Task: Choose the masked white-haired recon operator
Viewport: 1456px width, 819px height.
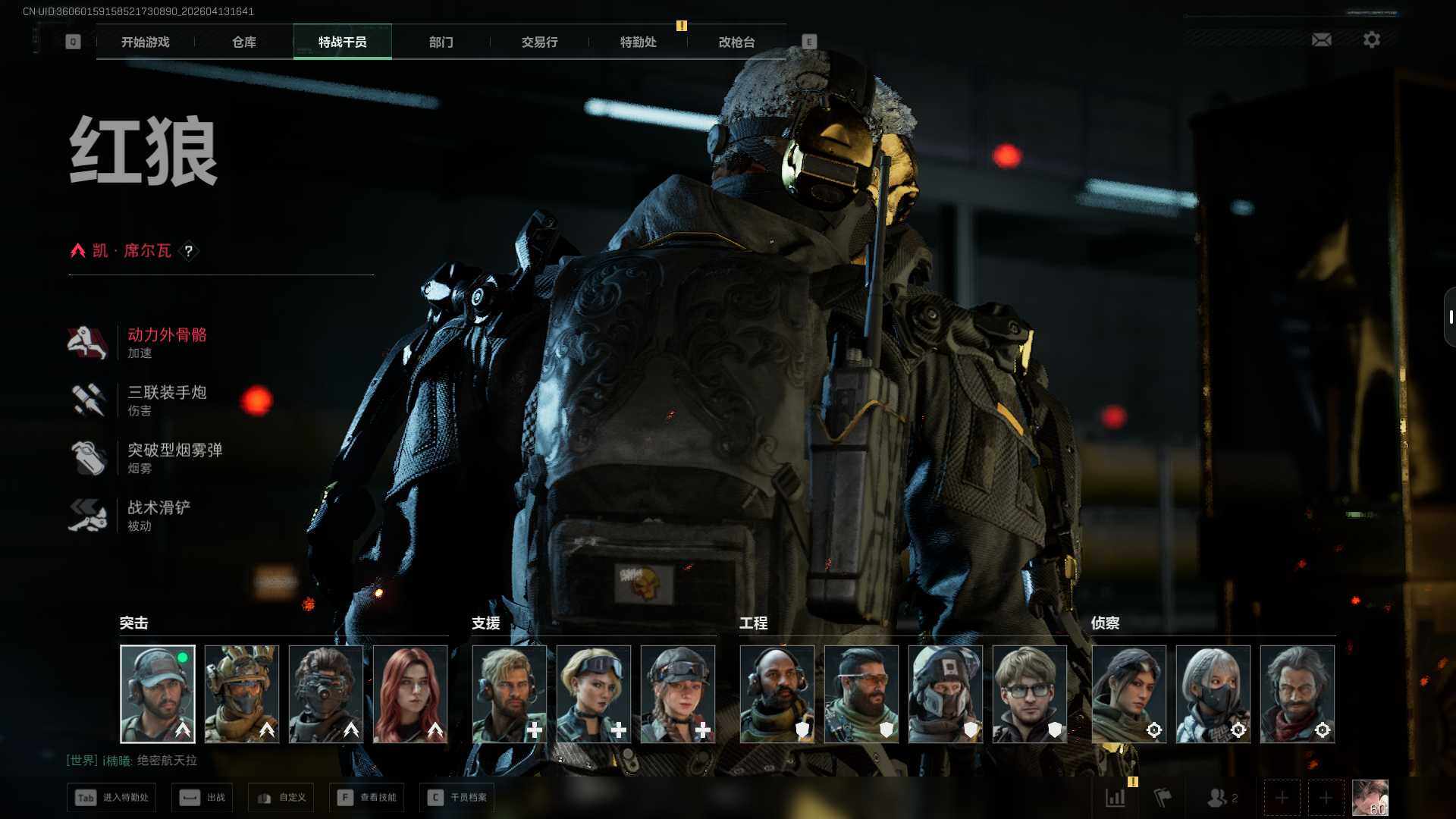Action: [x=1213, y=694]
